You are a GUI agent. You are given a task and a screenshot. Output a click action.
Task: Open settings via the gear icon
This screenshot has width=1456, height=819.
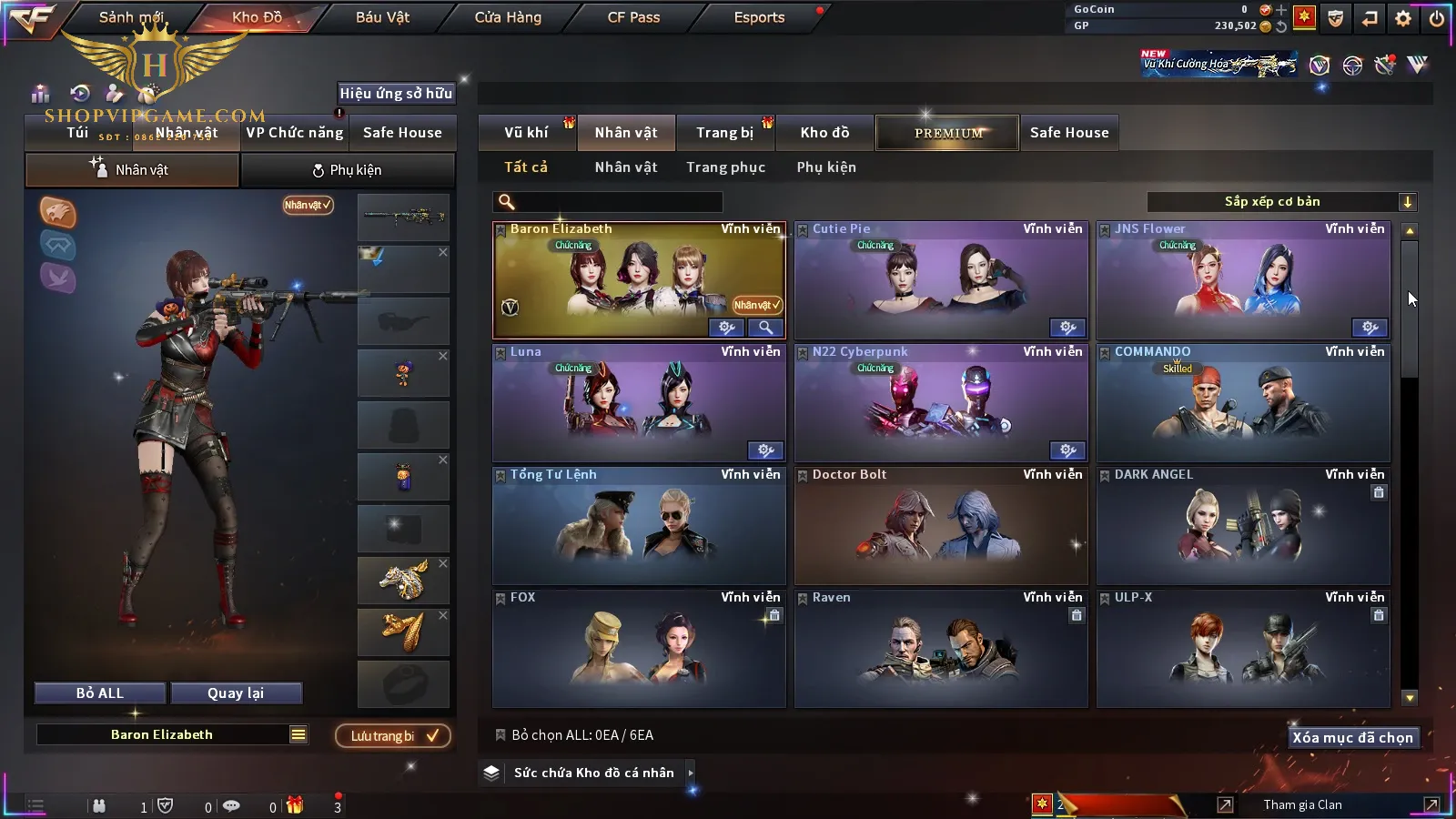[x=1403, y=18]
